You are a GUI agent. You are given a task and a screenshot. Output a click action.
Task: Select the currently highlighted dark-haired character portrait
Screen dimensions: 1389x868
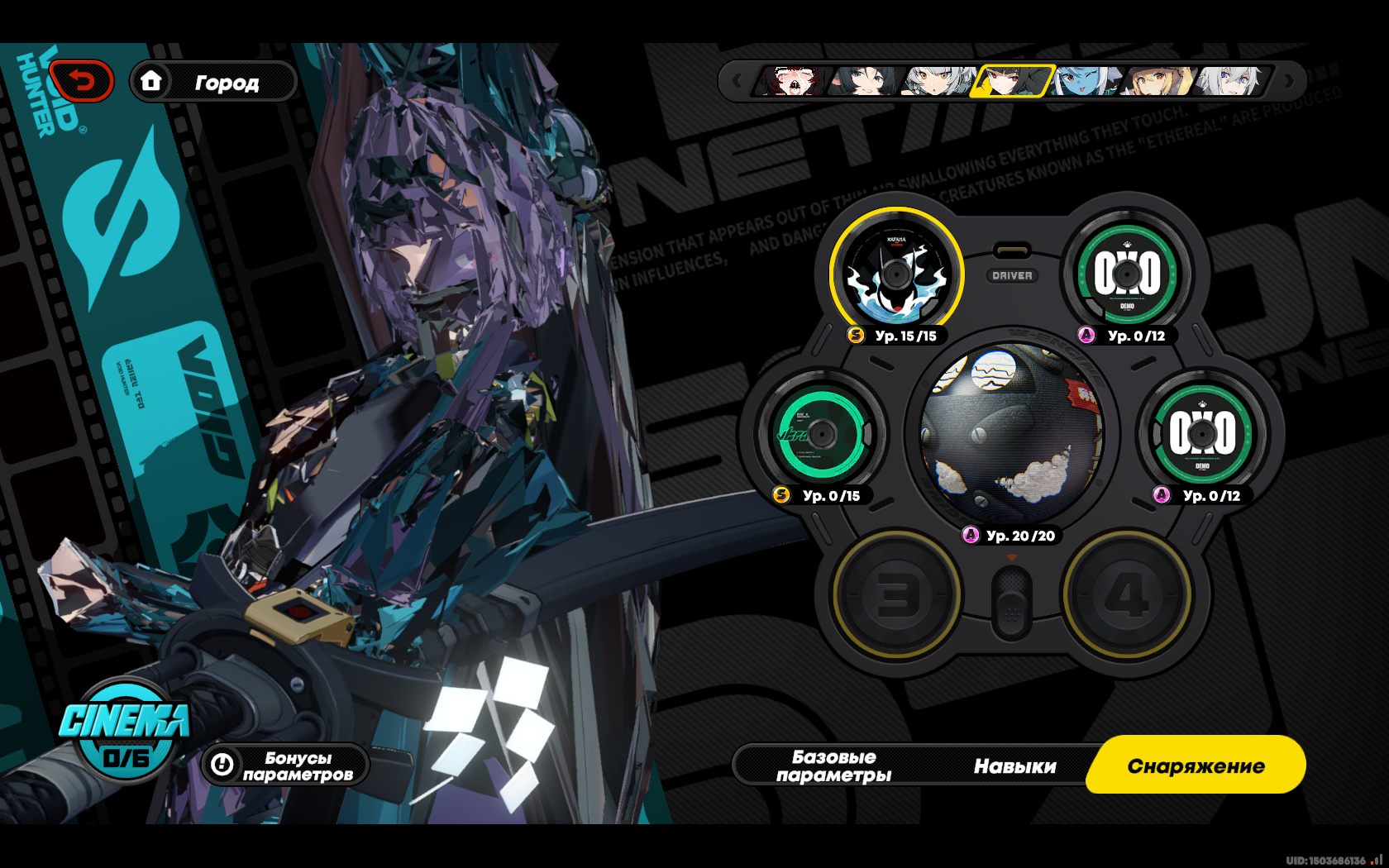click(x=1012, y=82)
